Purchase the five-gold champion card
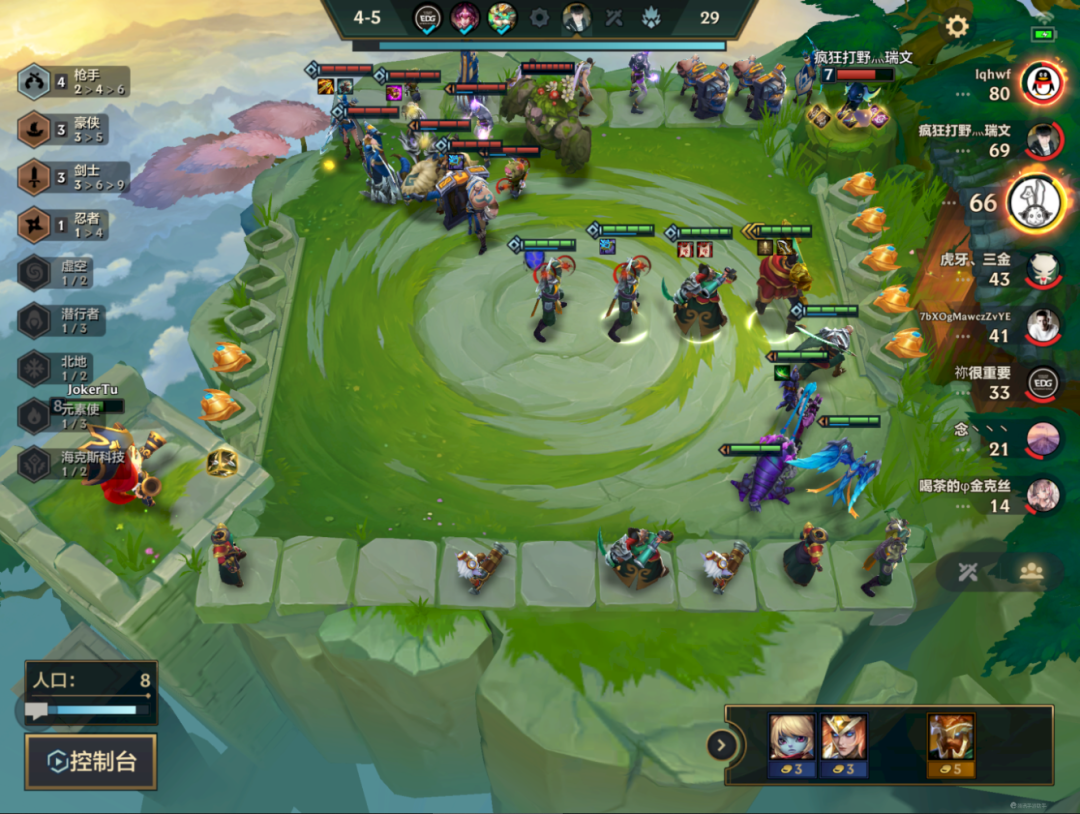Image resolution: width=1080 pixels, height=814 pixels. click(950, 746)
